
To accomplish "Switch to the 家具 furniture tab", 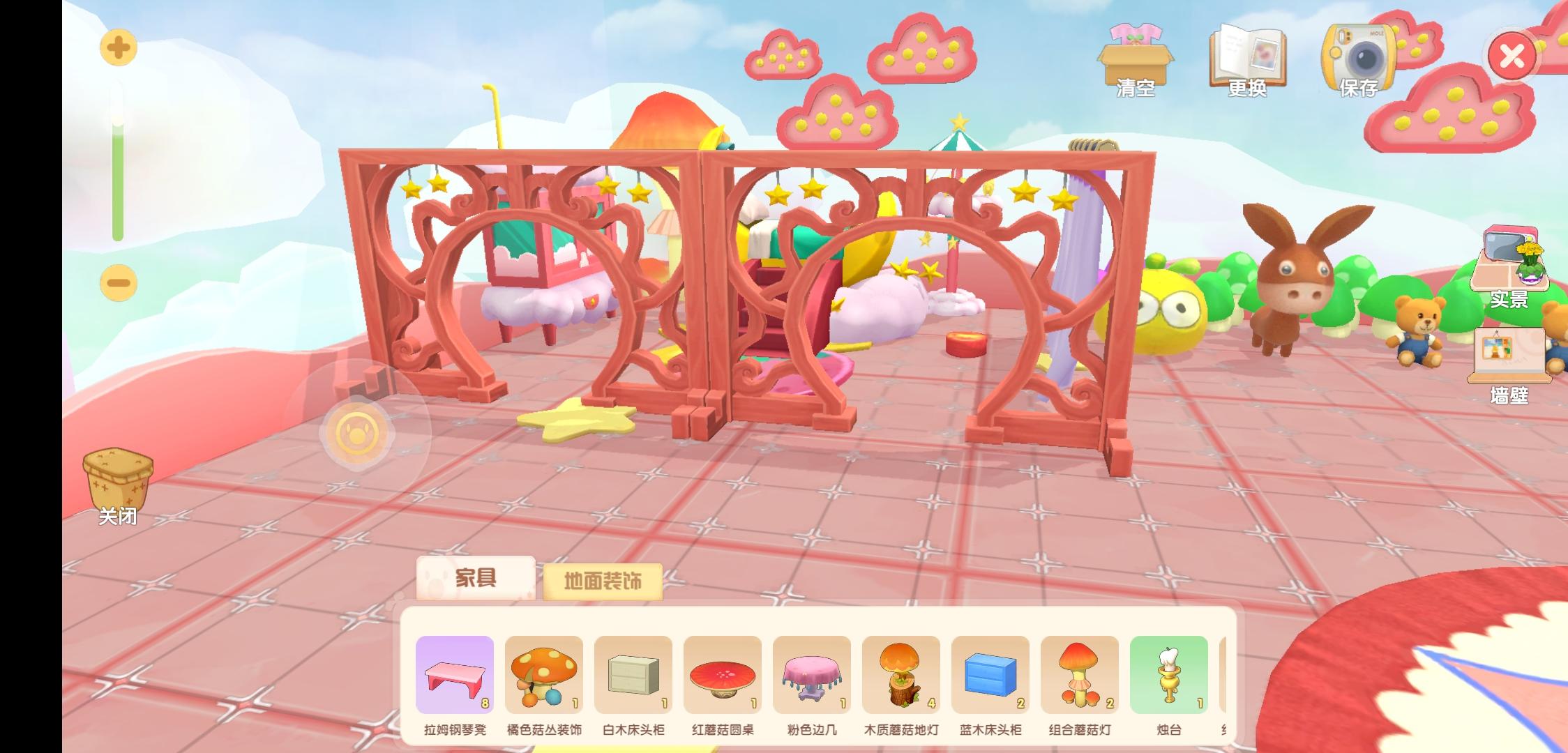I will (476, 578).
